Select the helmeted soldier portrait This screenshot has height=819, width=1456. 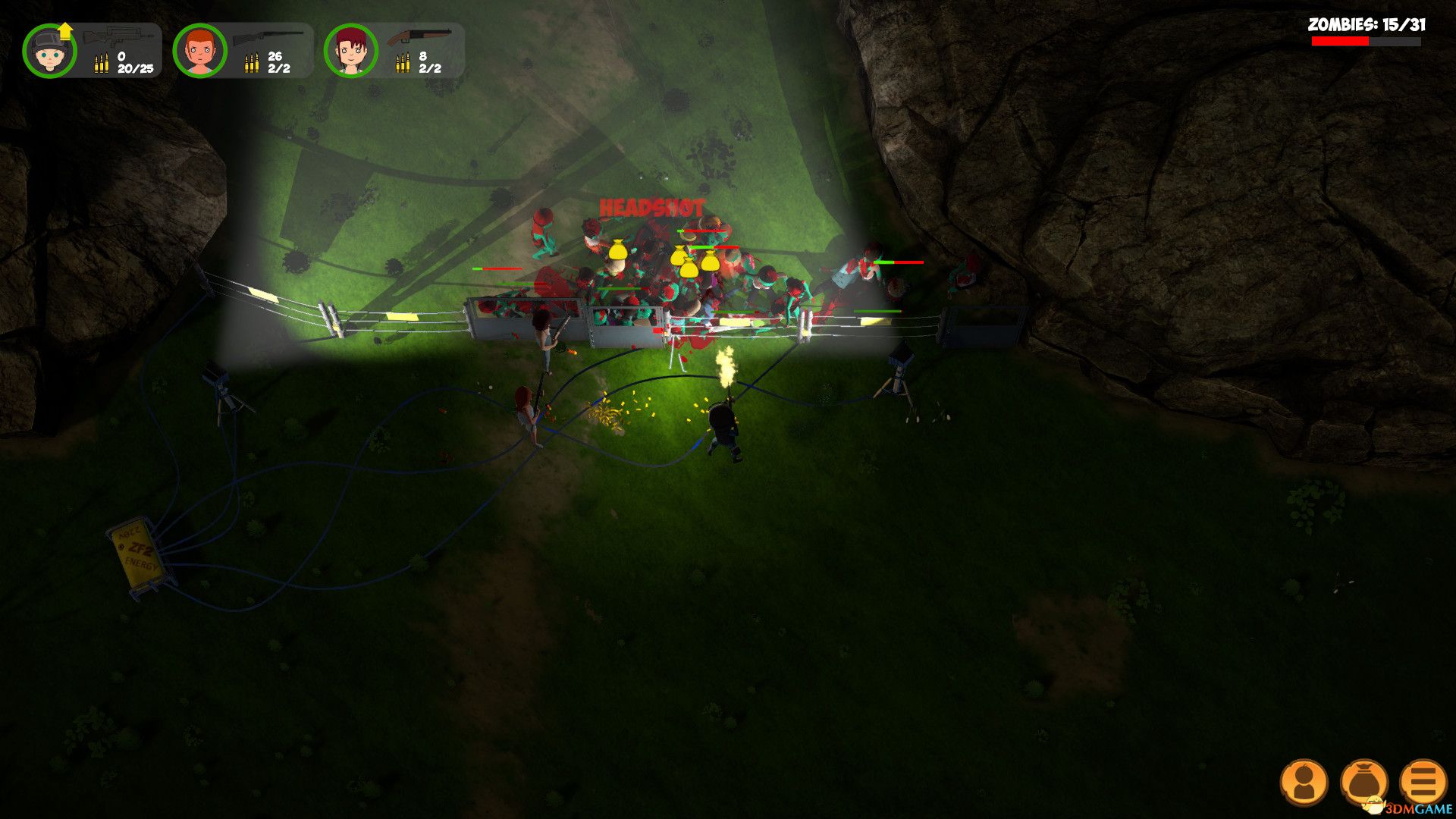pyautogui.click(x=49, y=51)
